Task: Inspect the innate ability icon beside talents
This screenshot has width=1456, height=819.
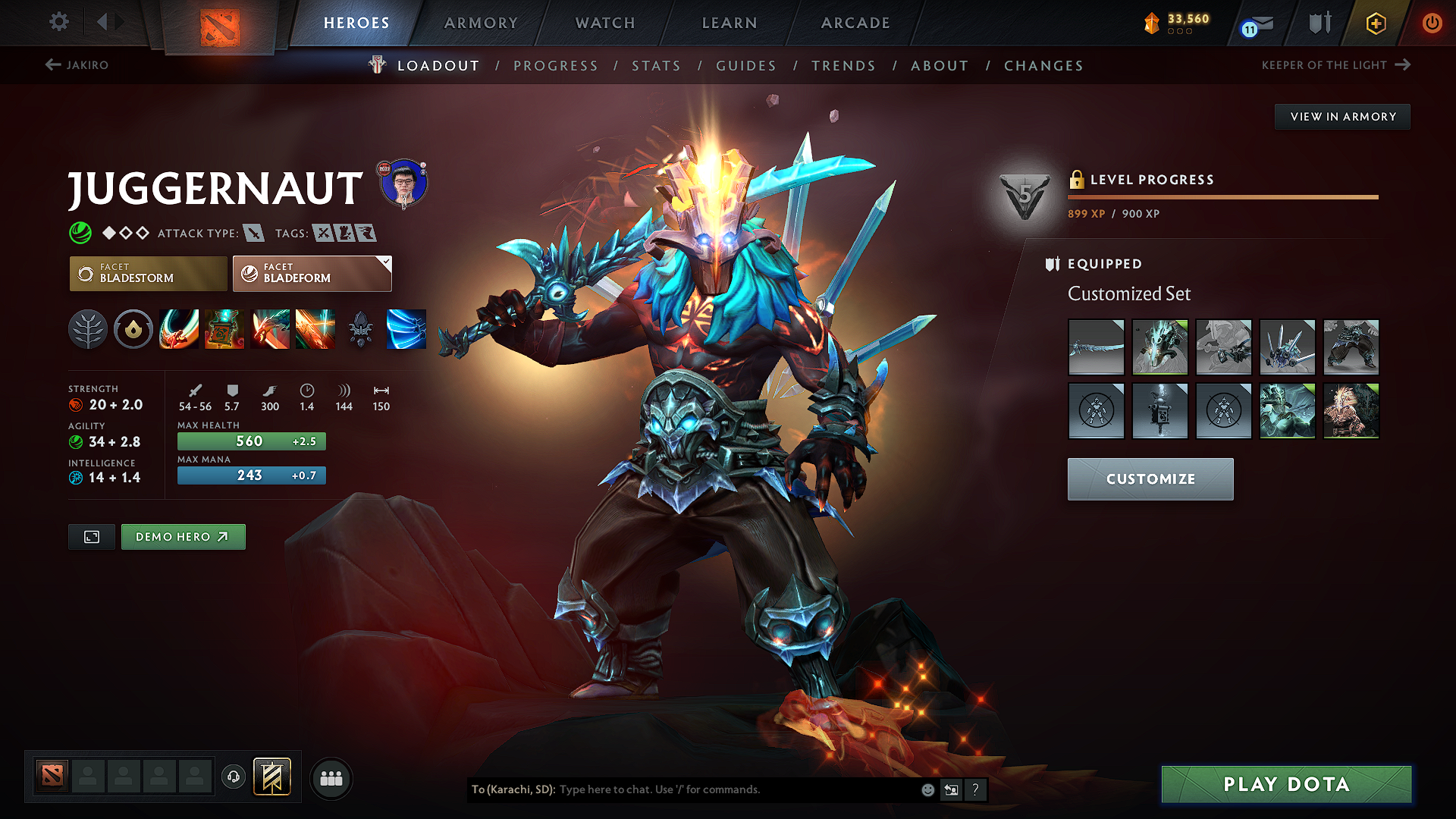Action: pos(133,329)
